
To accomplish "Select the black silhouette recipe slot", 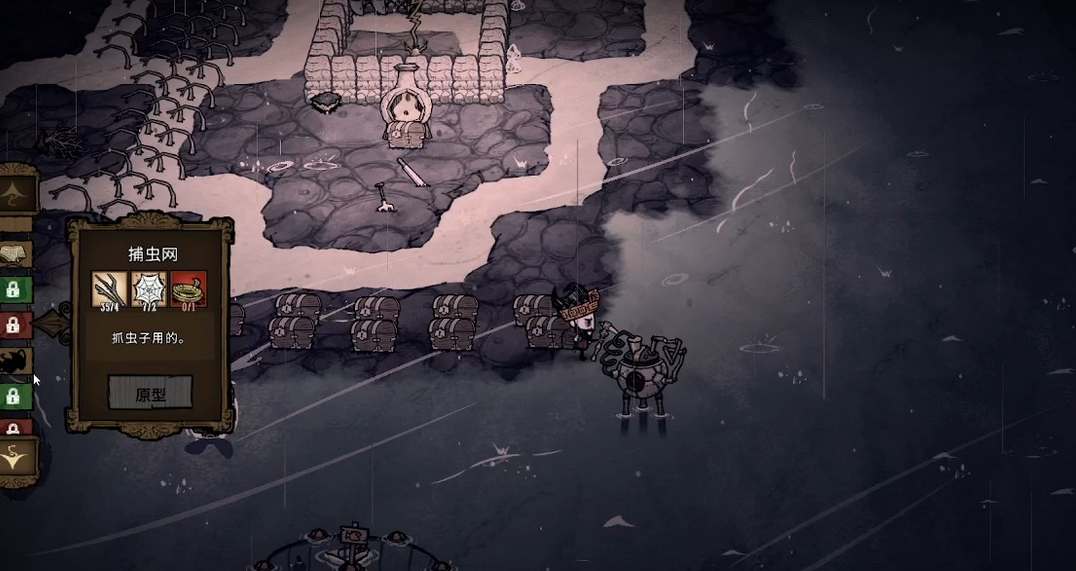I will (x=17, y=361).
